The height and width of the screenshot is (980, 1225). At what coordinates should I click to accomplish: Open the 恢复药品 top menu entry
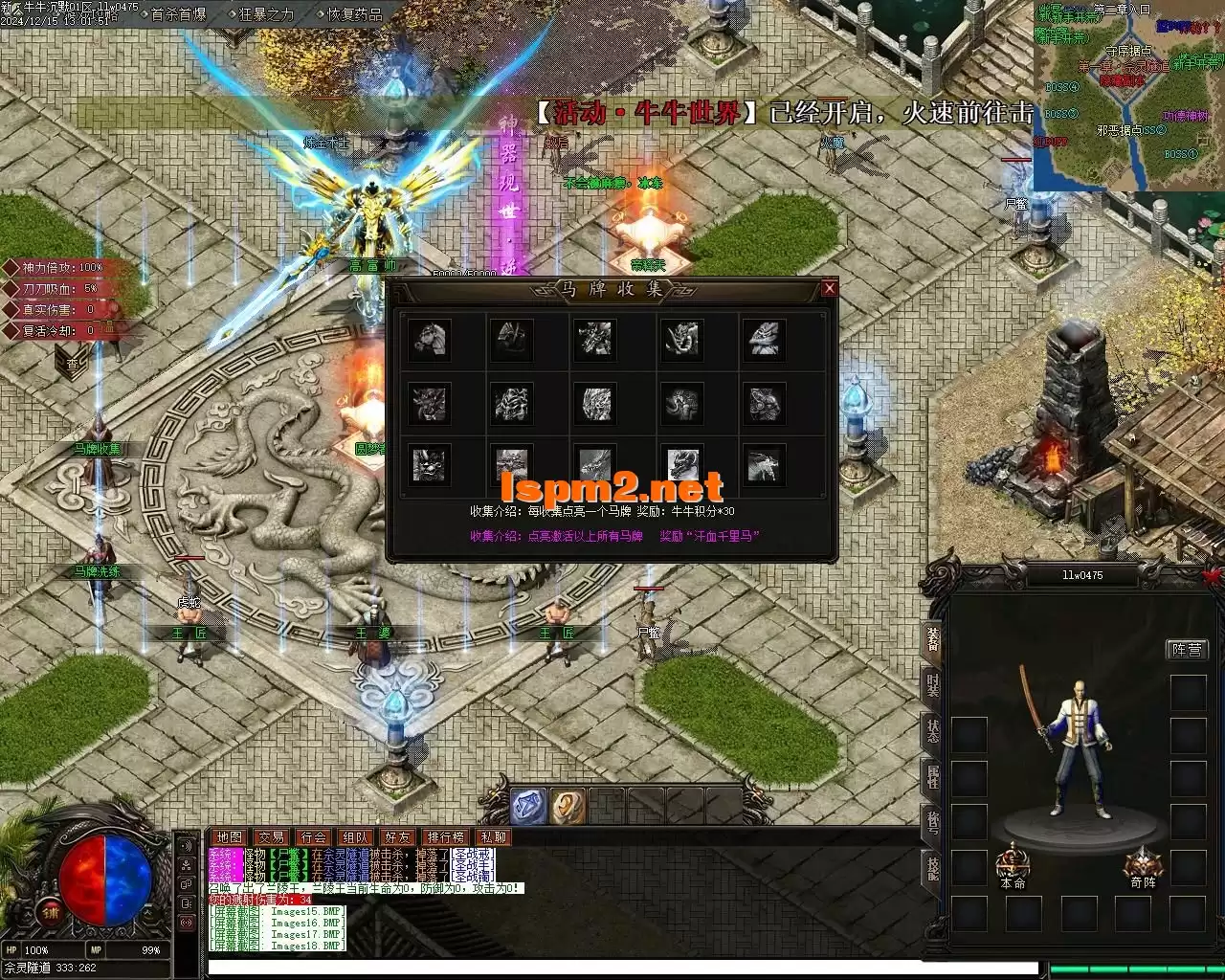click(354, 14)
